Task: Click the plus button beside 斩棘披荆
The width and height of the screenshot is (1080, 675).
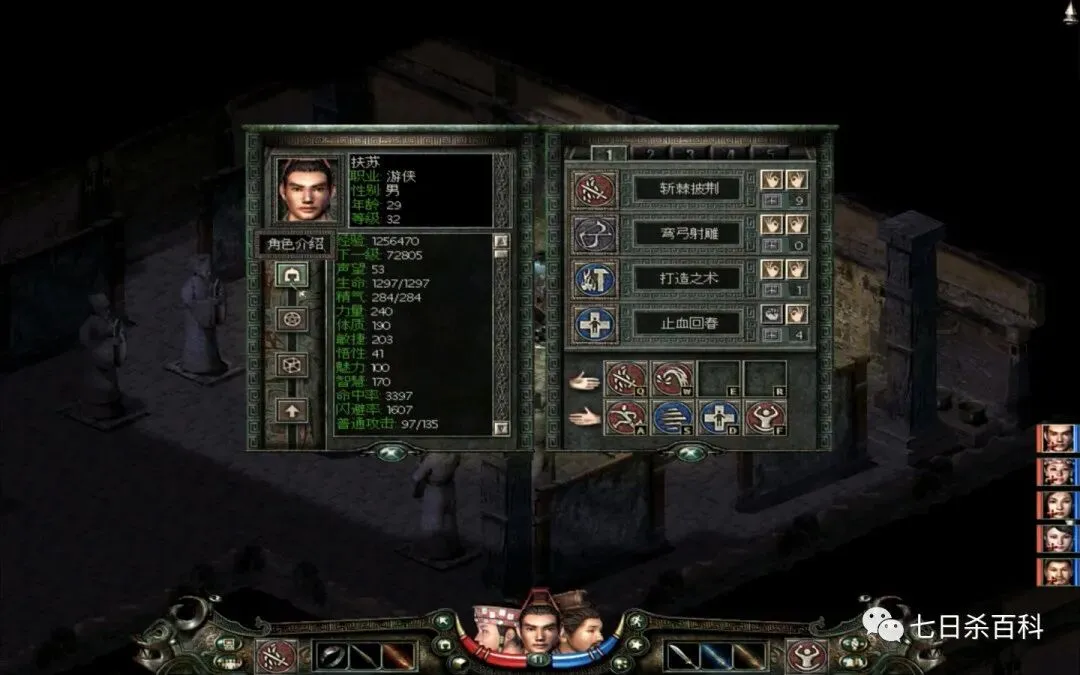Action: [770, 200]
